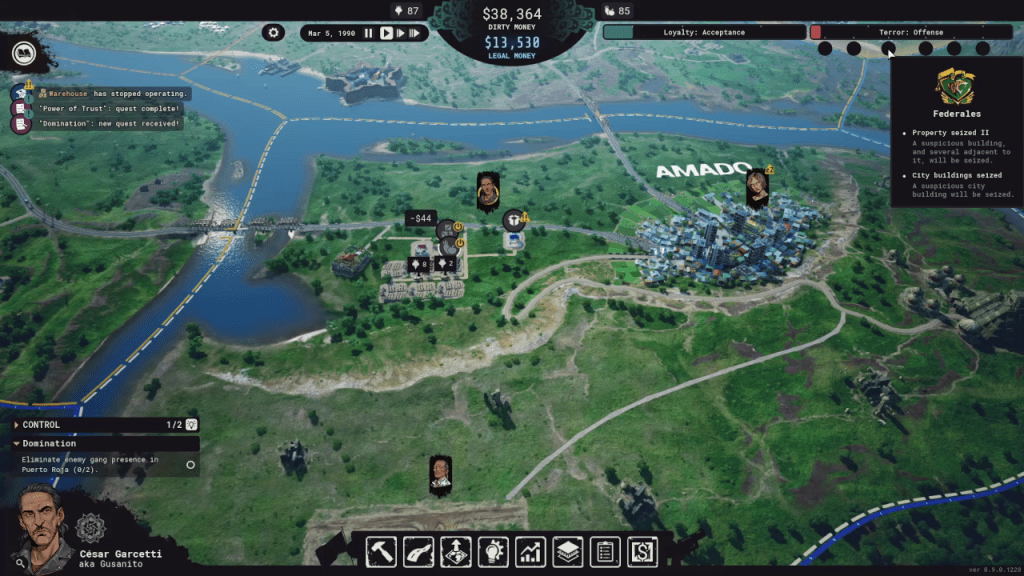Image resolution: width=1024 pixels, height=576 pixels.
Task: Collapse the Domination quest entry
Action: tap(17, 443)
